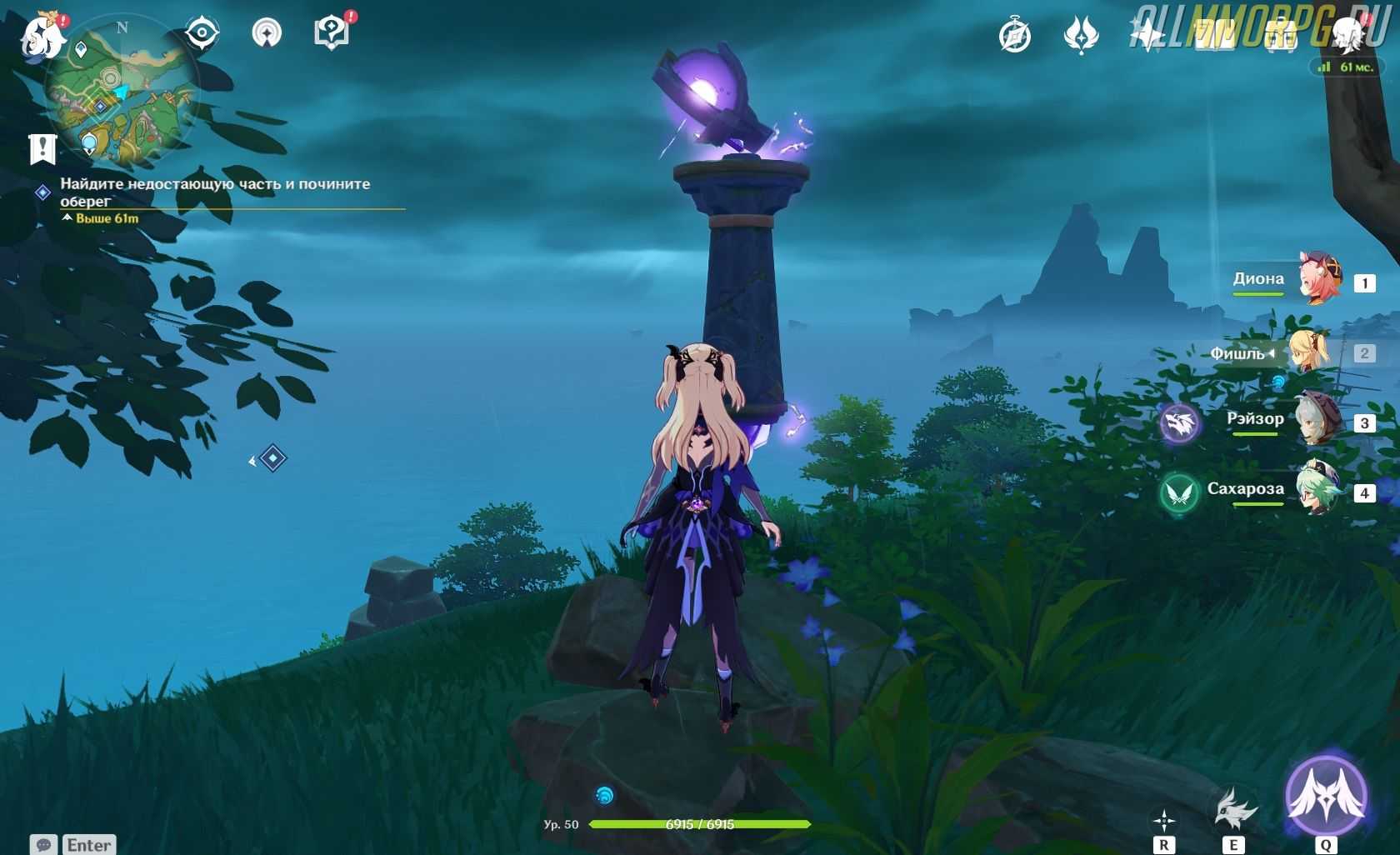Screen dimensions: 1400x855
Task: Select the tracked quest objective text
Action: (x=215, y=192)
